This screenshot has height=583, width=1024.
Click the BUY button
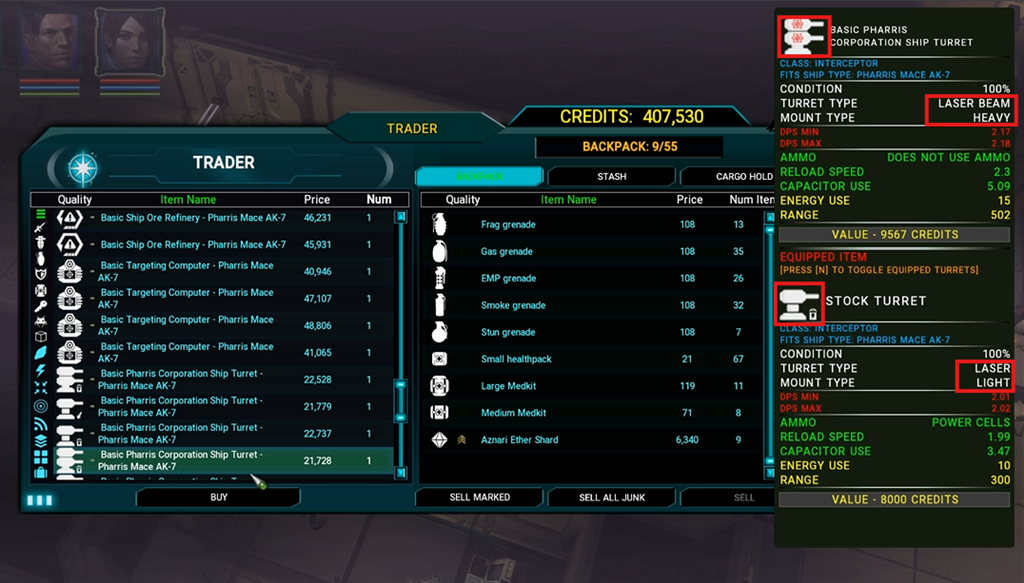coord(218,497)
